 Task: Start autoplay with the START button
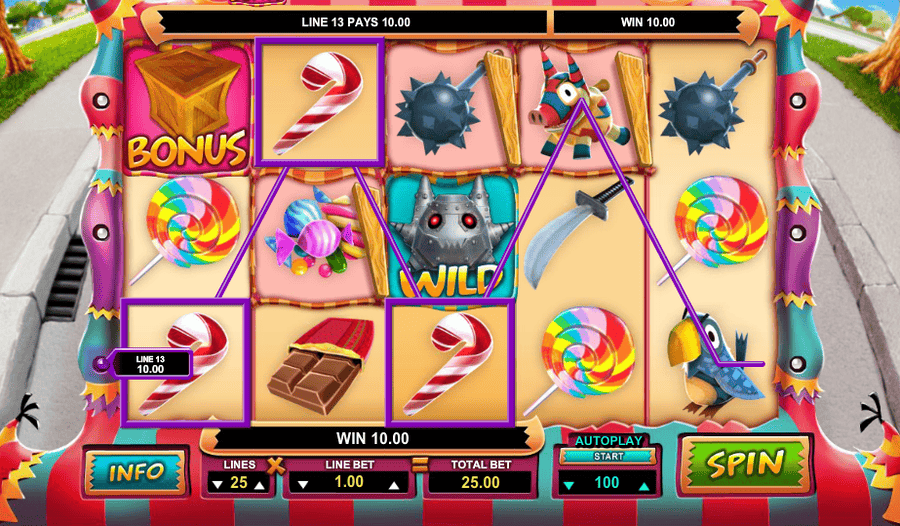(x=608, y=456)
